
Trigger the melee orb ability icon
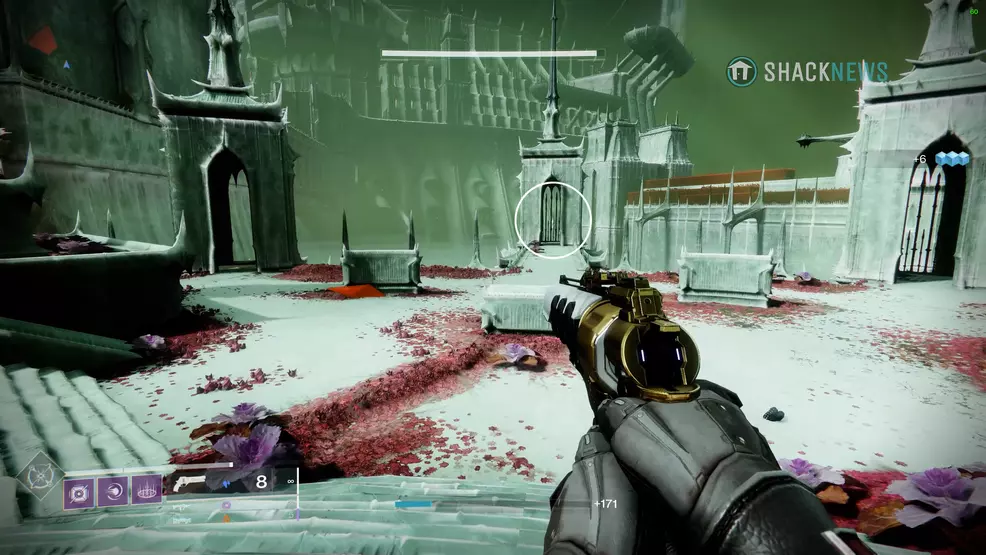113,491
